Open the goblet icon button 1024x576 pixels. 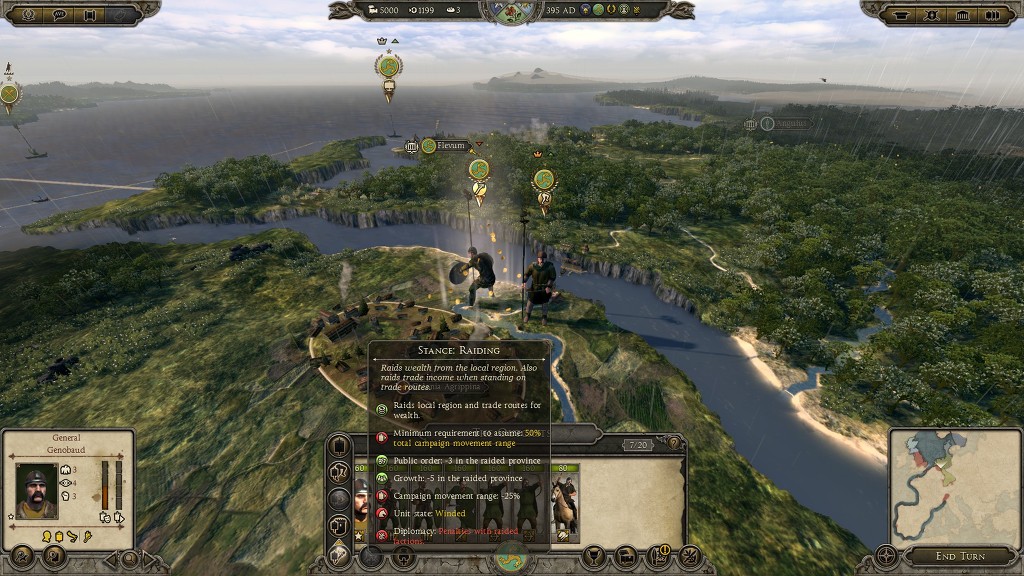tap(594, 555)
